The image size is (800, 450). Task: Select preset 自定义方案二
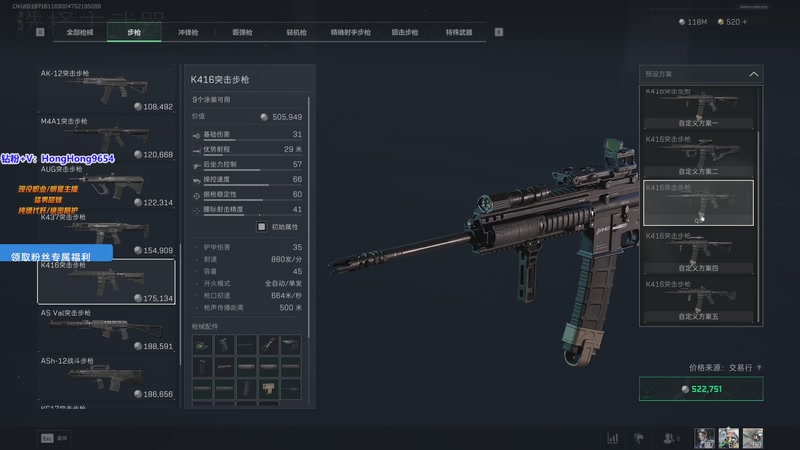(x=698, y=155)
